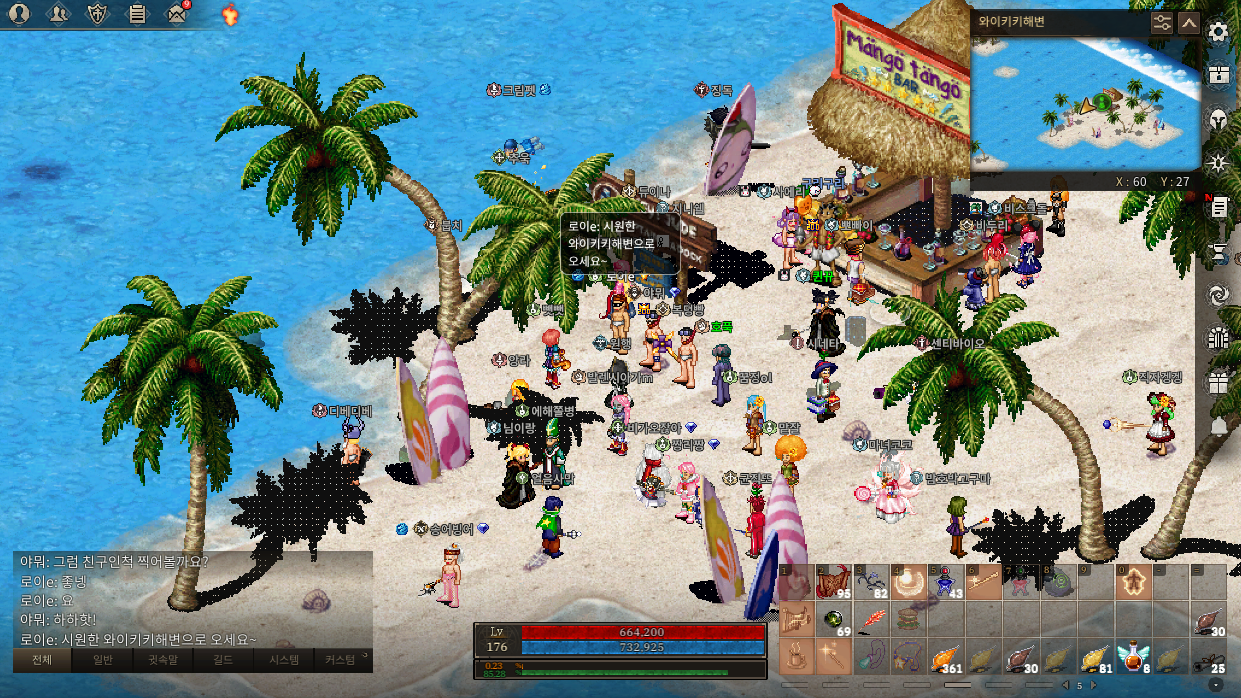Open the friends list icon
This screenshot has height=698, width=1241.
point(59,14)
